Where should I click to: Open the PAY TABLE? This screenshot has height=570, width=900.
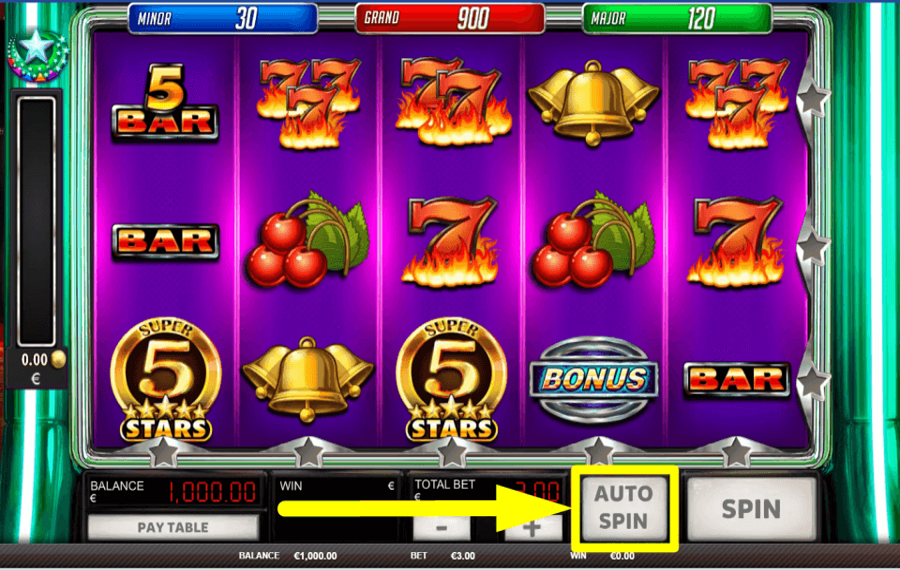click(x=173, y=527)
